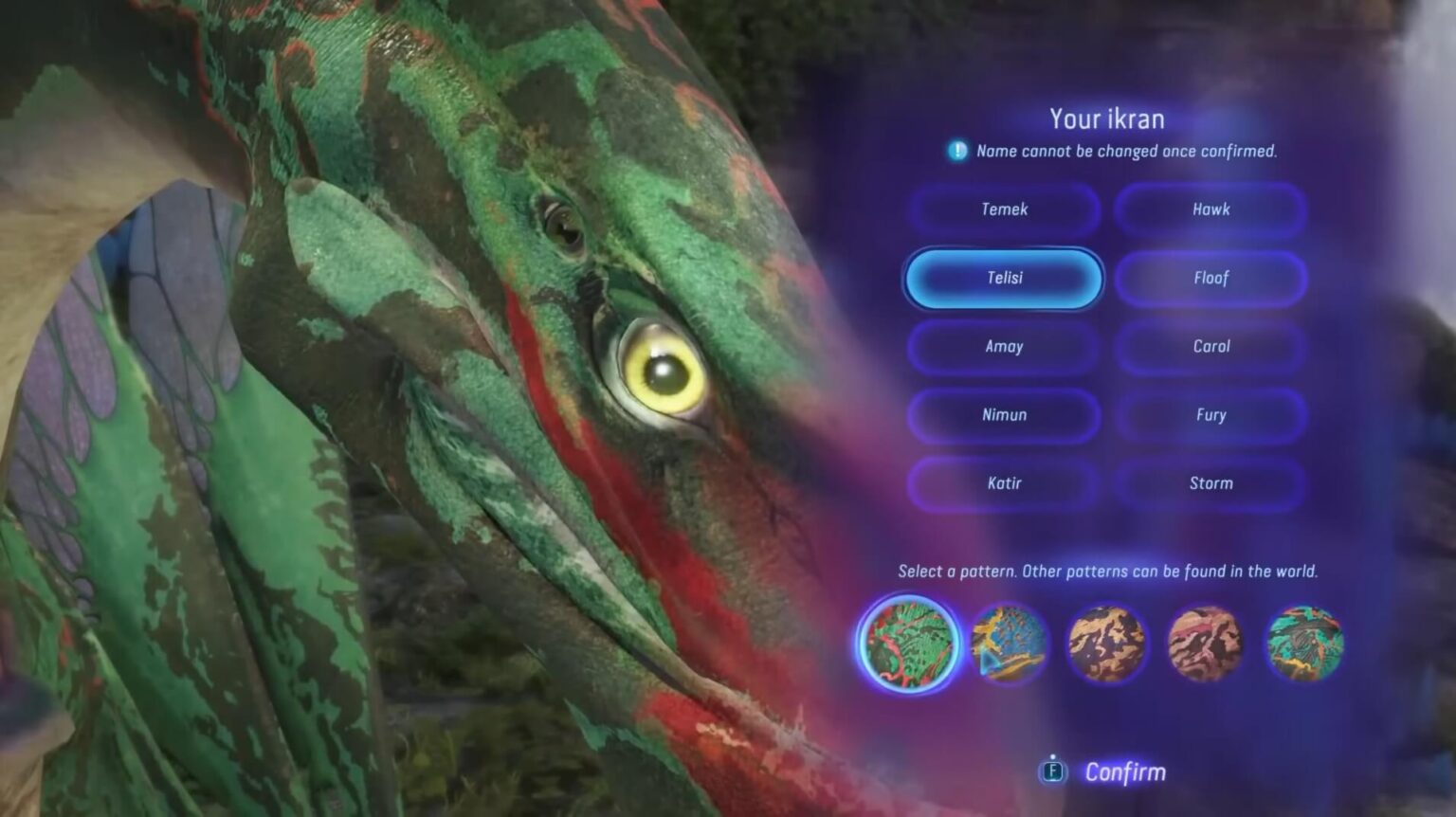The height and width of the screenshot is (817, 1456).
Task: Select the teal and orange ikran pattern swatch
Action: click(1306, 644)
